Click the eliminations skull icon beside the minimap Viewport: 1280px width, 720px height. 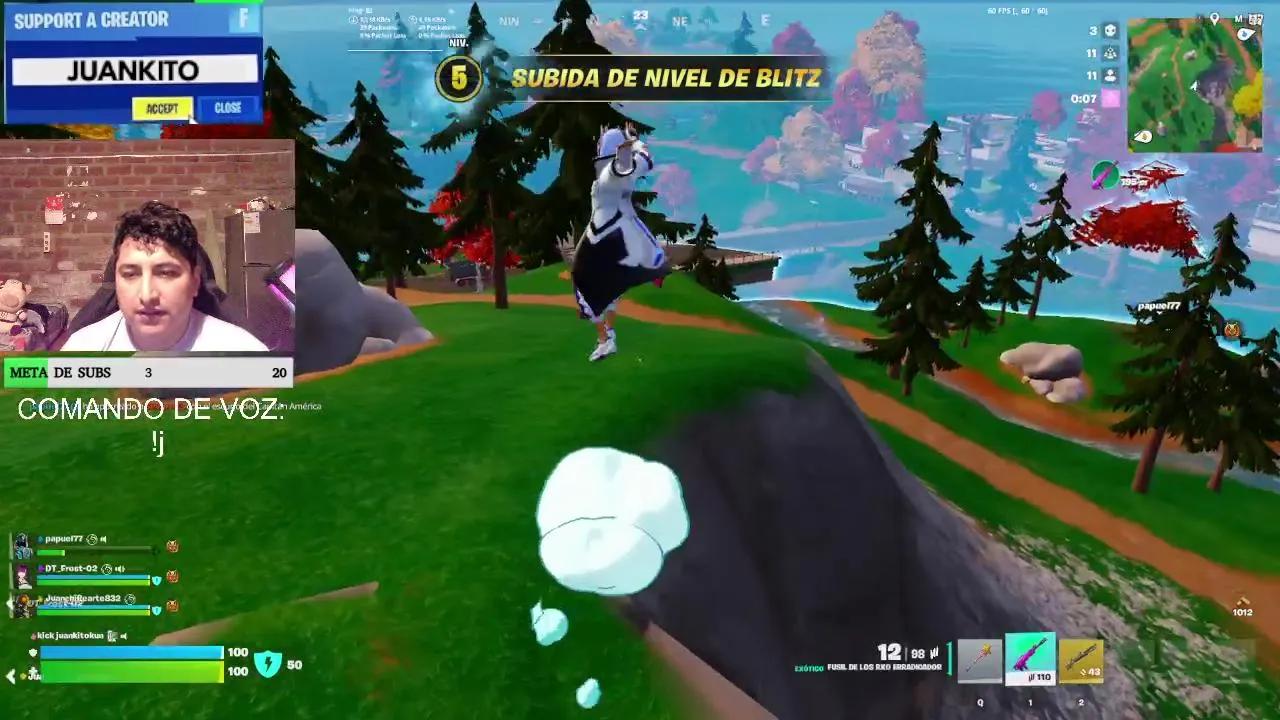[1111, 32]
